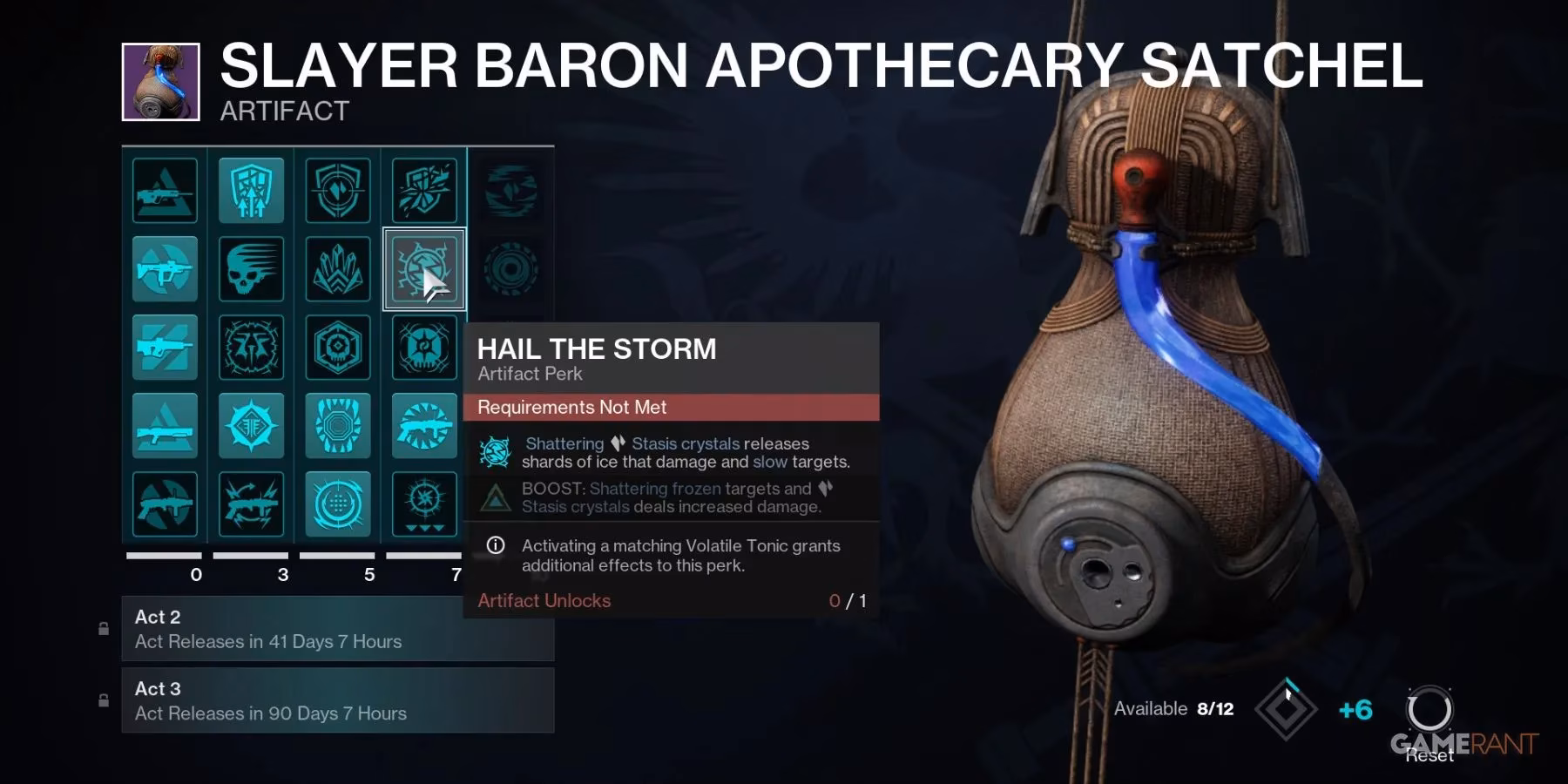
Task: Select the submachine gun perk in column one
Action: 166,268
